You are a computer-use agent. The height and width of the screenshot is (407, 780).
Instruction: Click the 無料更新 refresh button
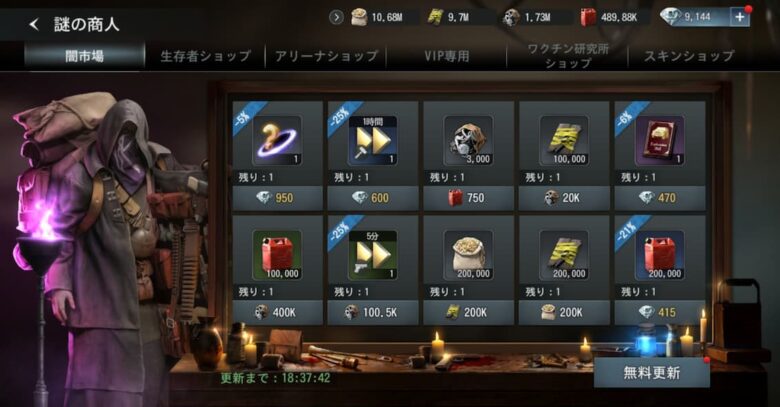pos(651,373)
